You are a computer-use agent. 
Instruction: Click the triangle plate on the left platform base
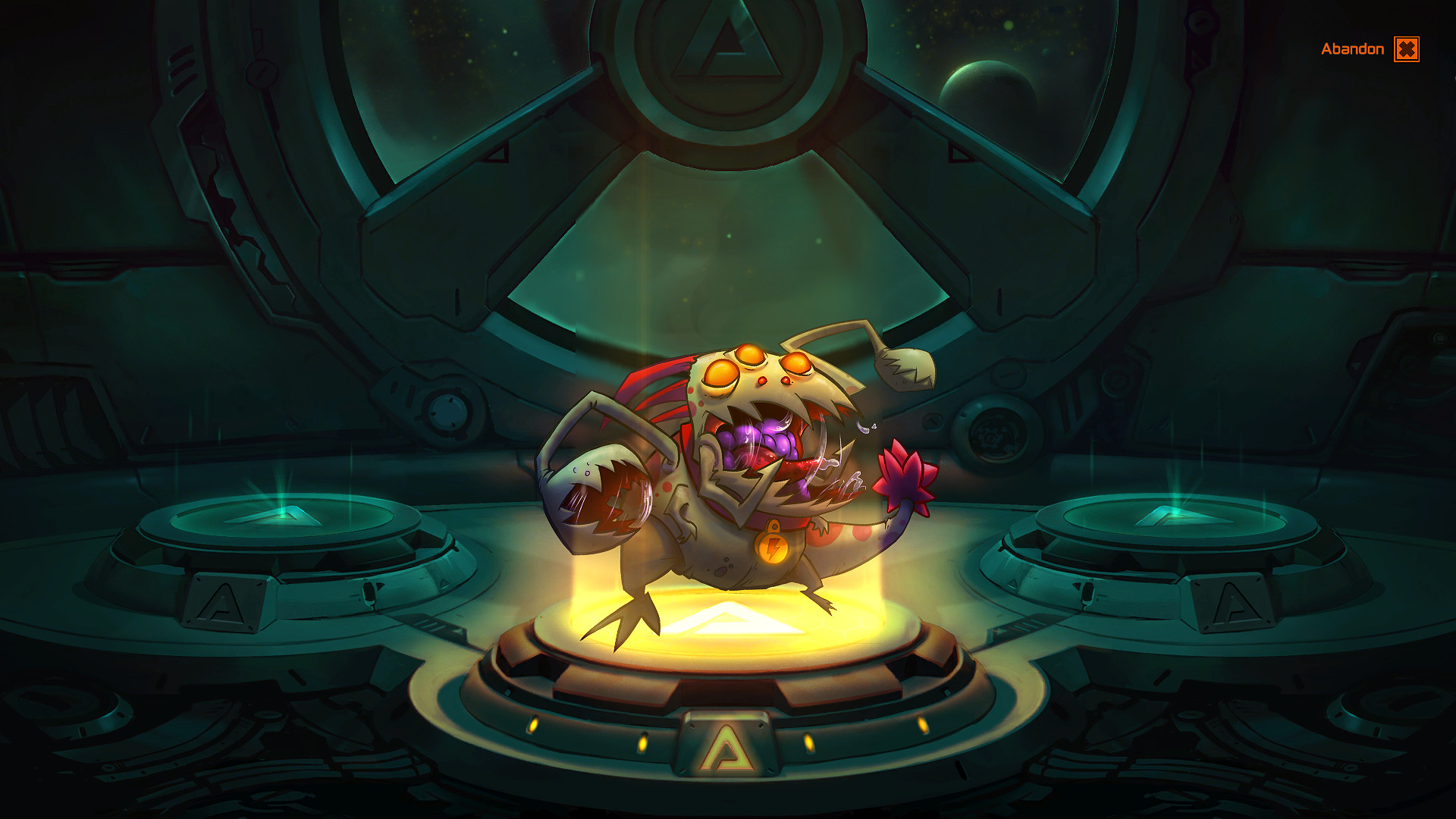tap(220, 601)
